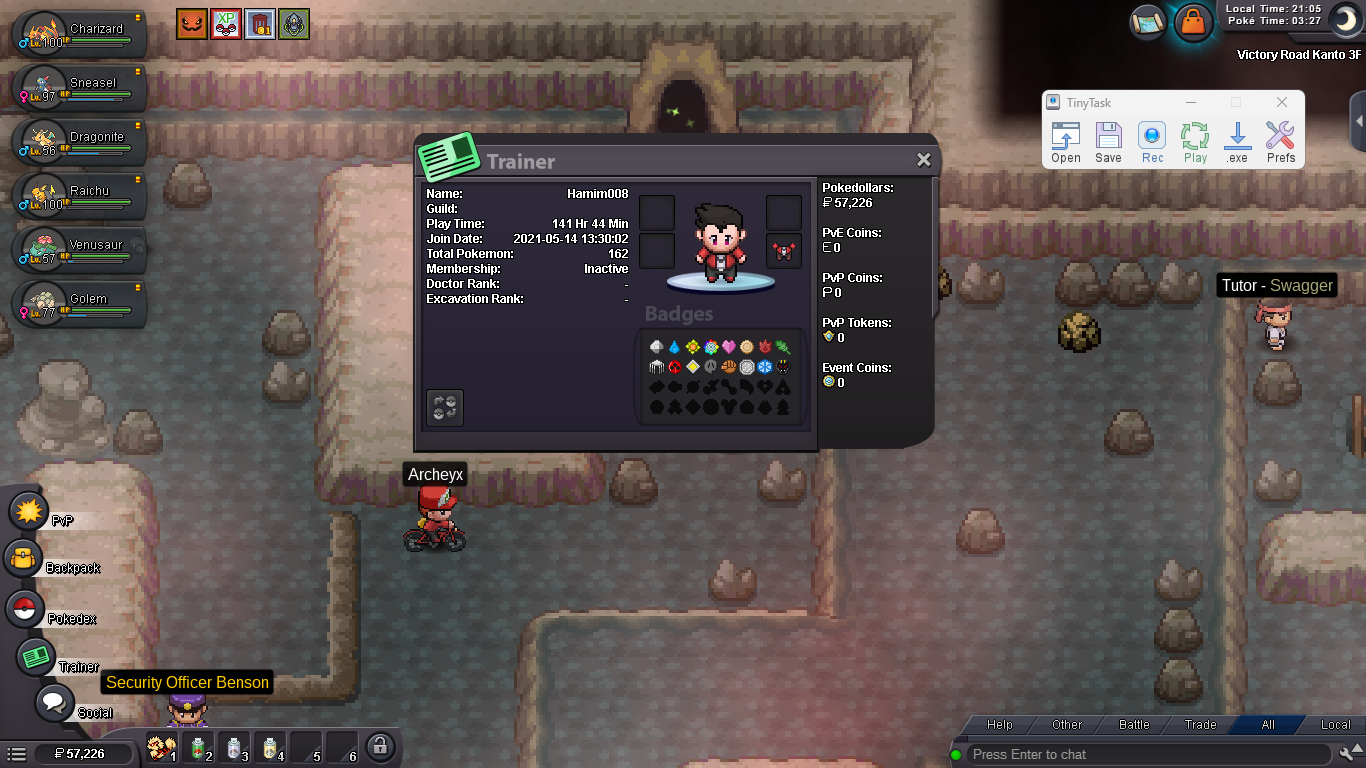Select Sneasel in the party list
The image size is (1366, 768).
coord(80,88)
